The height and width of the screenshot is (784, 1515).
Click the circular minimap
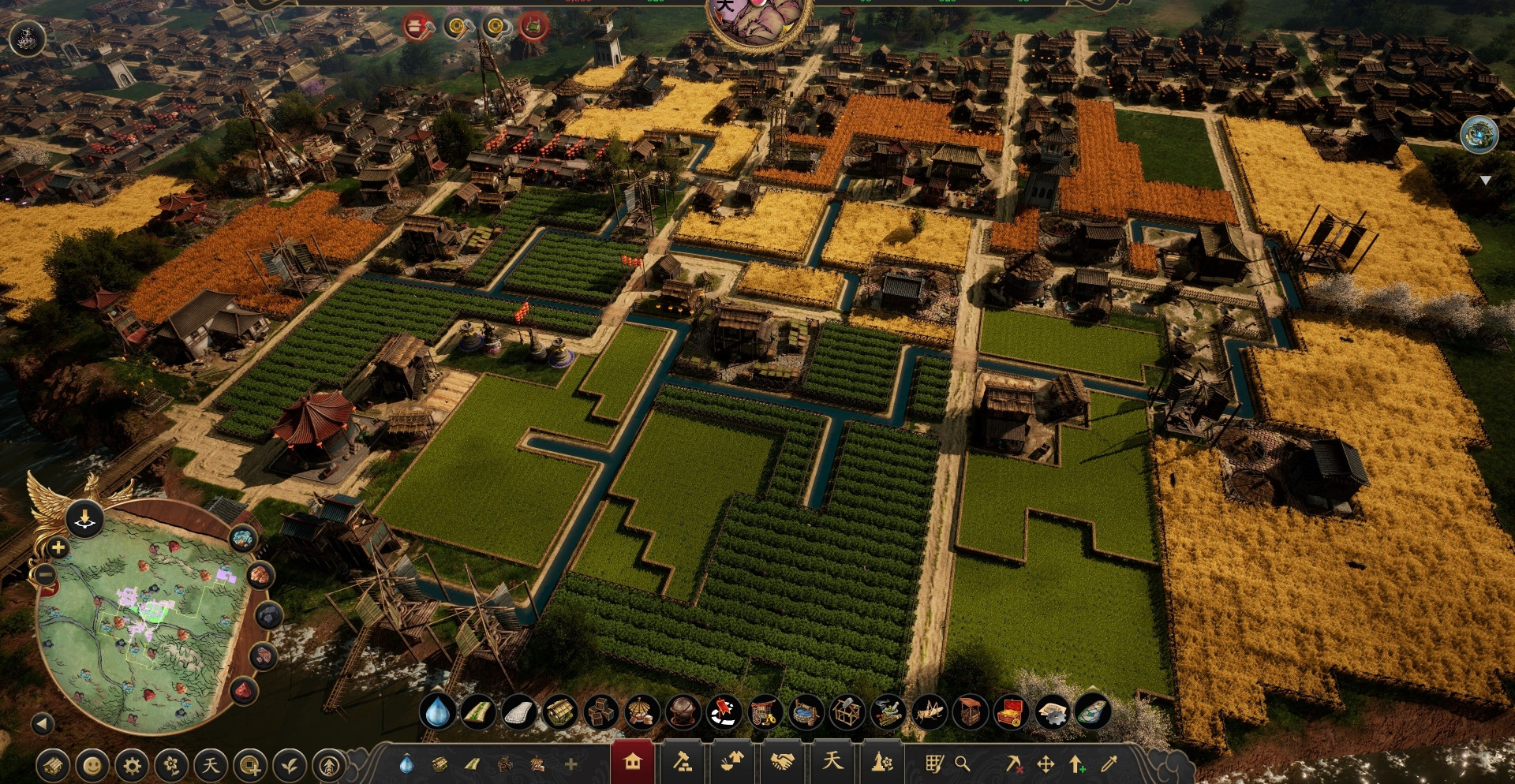click(x=142, y=623)
